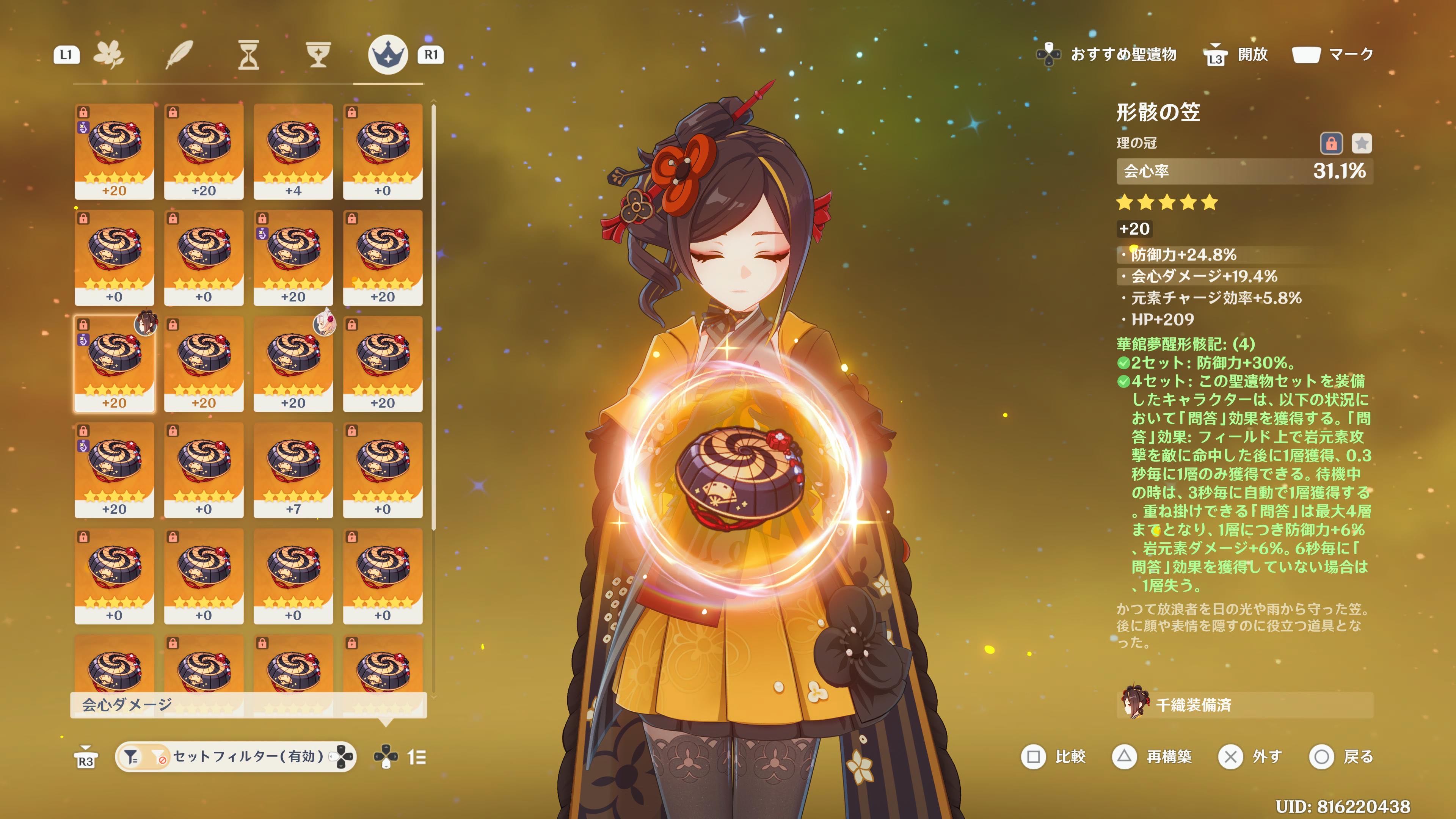
Task: Select the hat equipped by the white-haired character
Action: (x=293, y=364)
